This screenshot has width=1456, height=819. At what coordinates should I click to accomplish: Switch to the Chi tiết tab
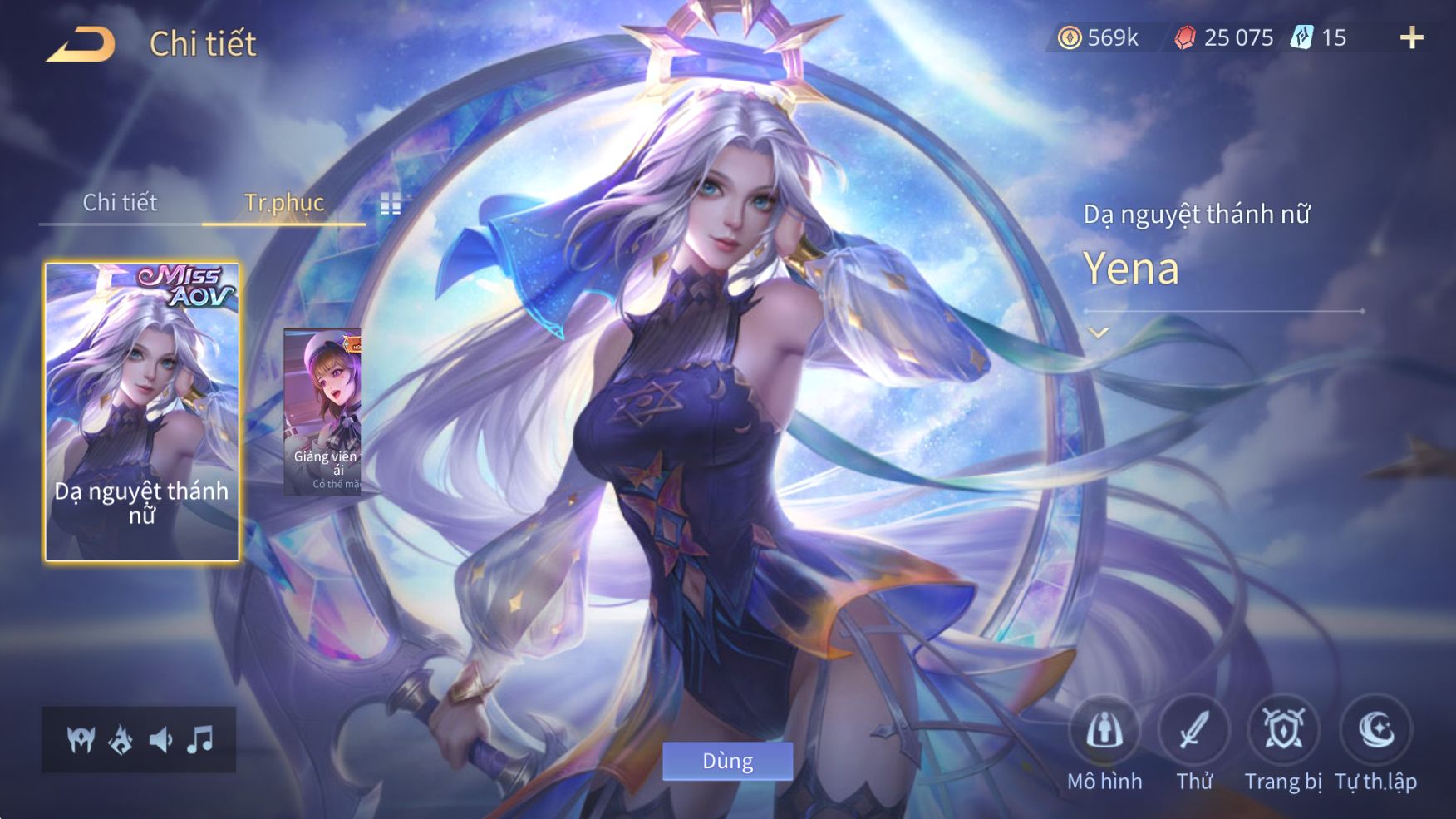120,203
